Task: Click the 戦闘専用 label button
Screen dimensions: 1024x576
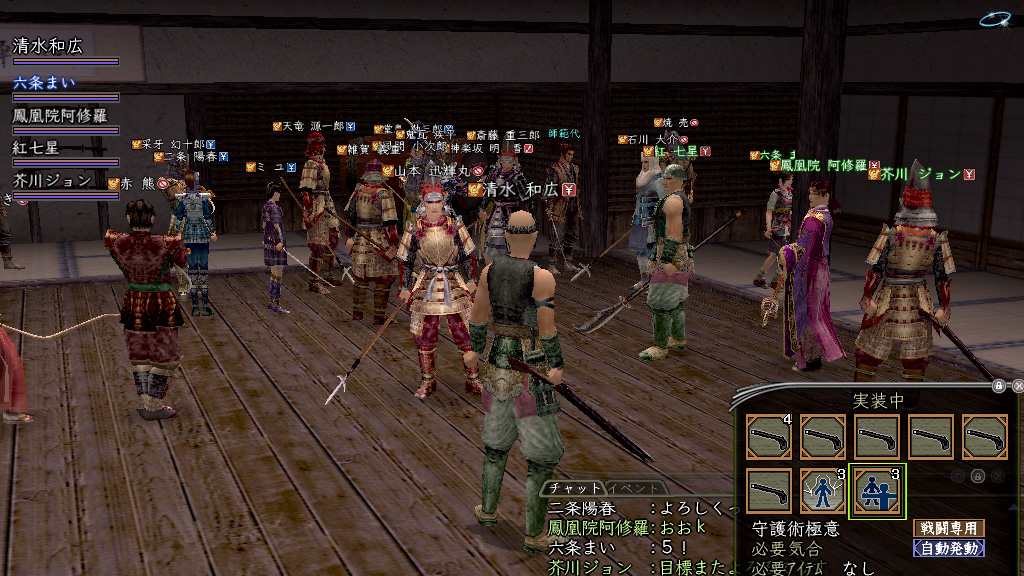Action: pyautogui.click(x=948, y=528)
